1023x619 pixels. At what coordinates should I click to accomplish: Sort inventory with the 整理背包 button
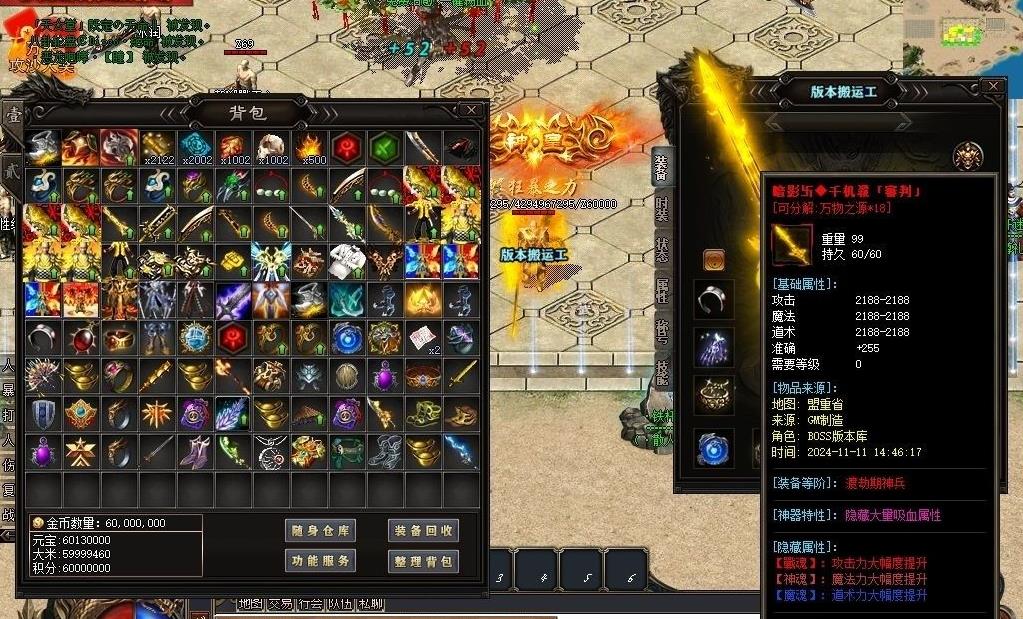[423, 561]
